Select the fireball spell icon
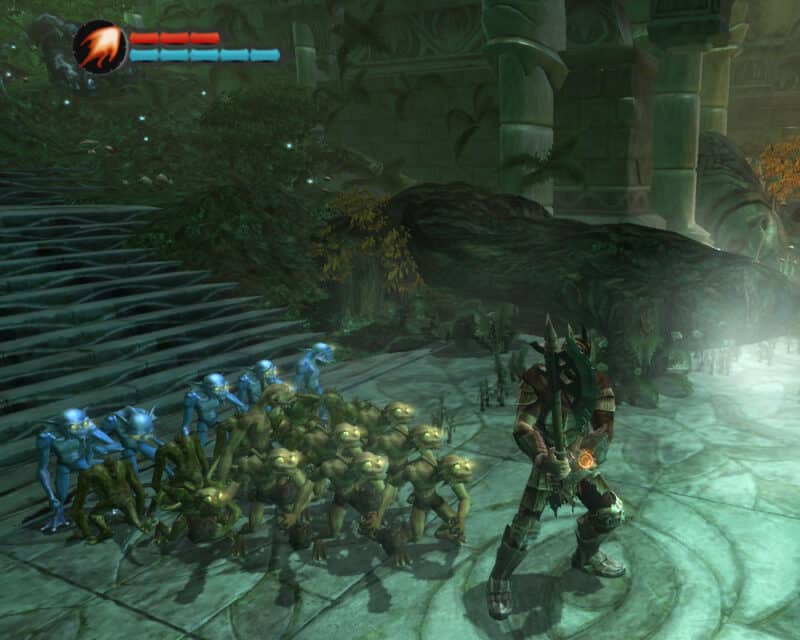Image resolution: width=800 pixels, height=640 pixels. (100, 47)
